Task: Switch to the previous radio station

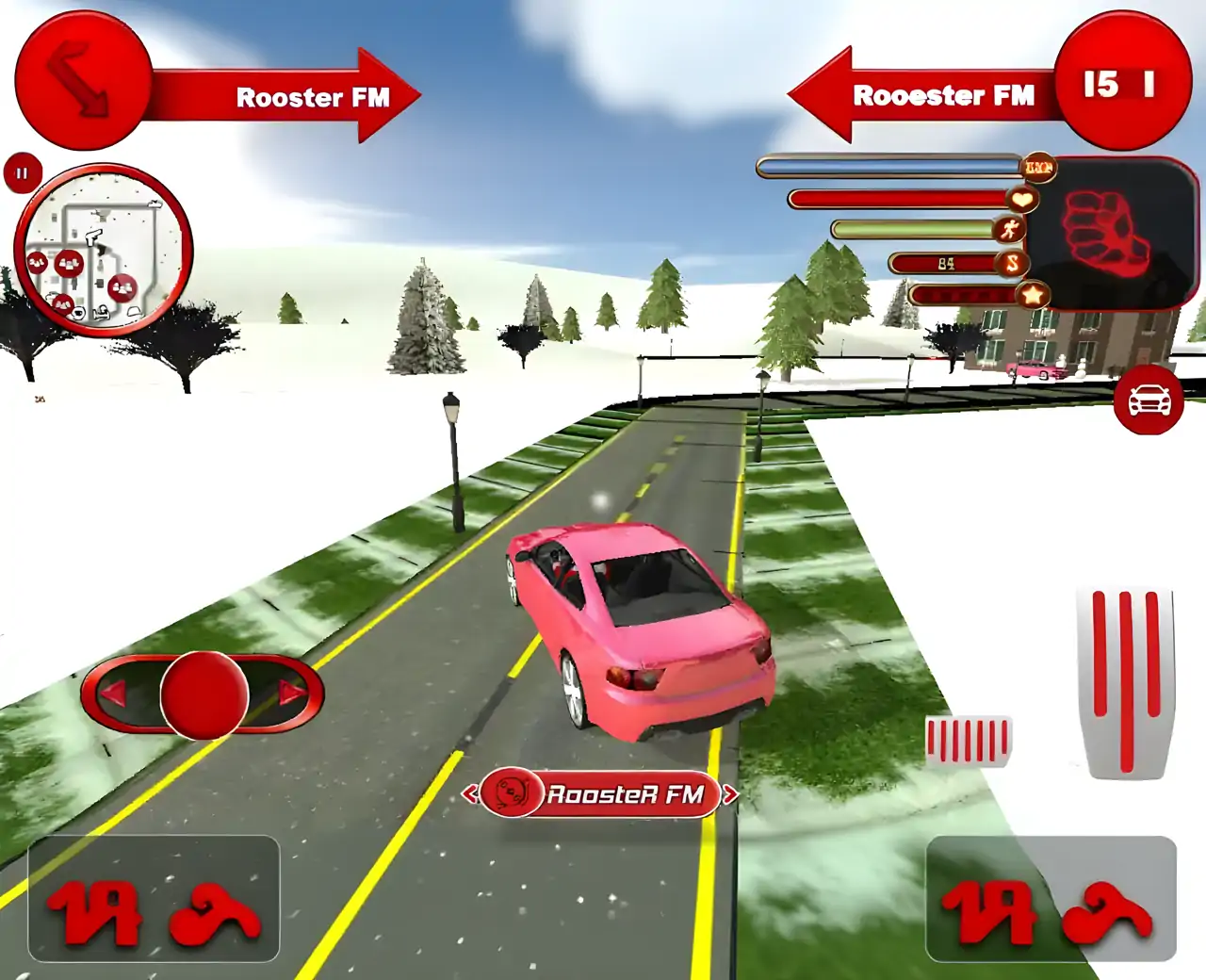Action: tap(470, 794)
